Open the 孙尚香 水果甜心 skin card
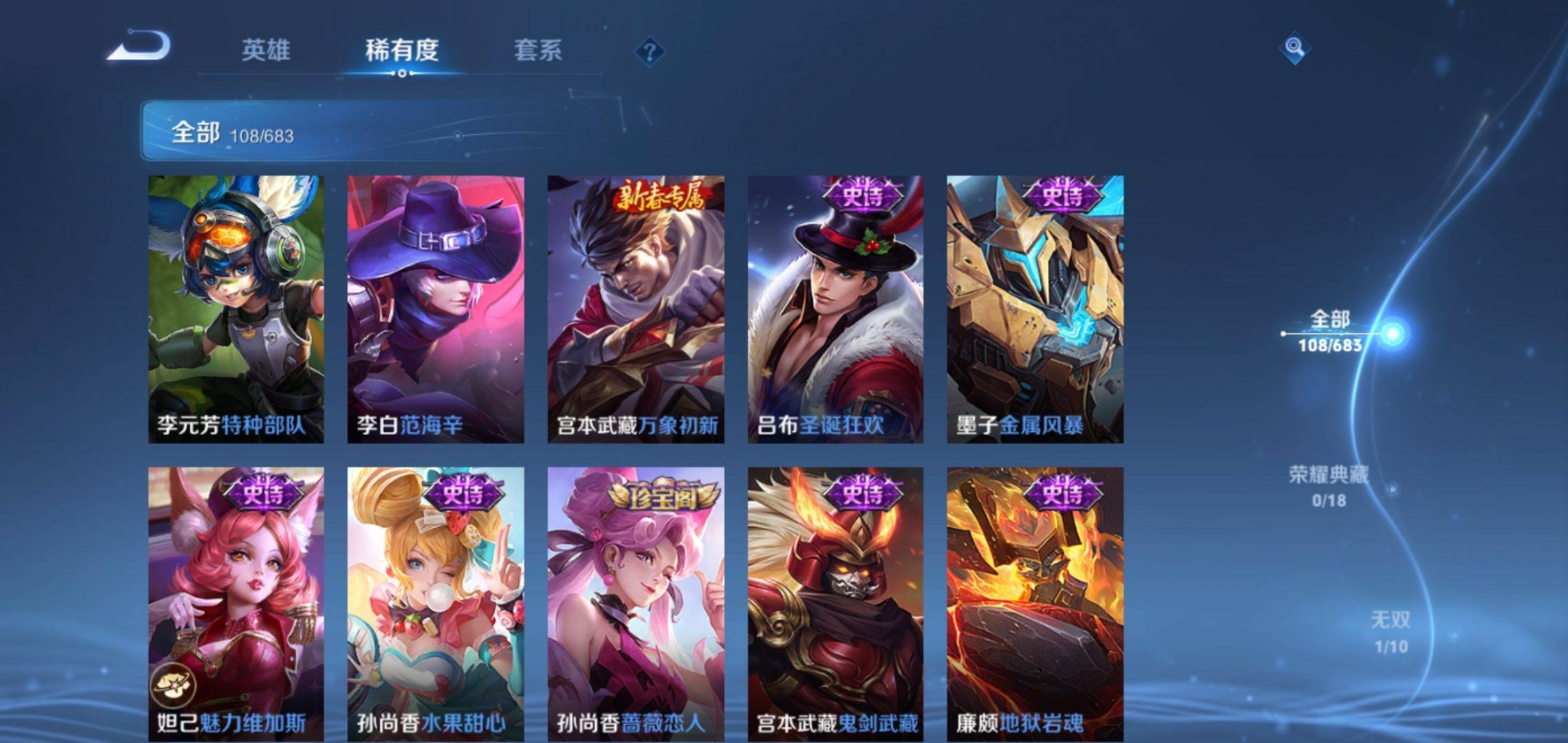Viewport: 1568px width, 743px height. (435, 603)
